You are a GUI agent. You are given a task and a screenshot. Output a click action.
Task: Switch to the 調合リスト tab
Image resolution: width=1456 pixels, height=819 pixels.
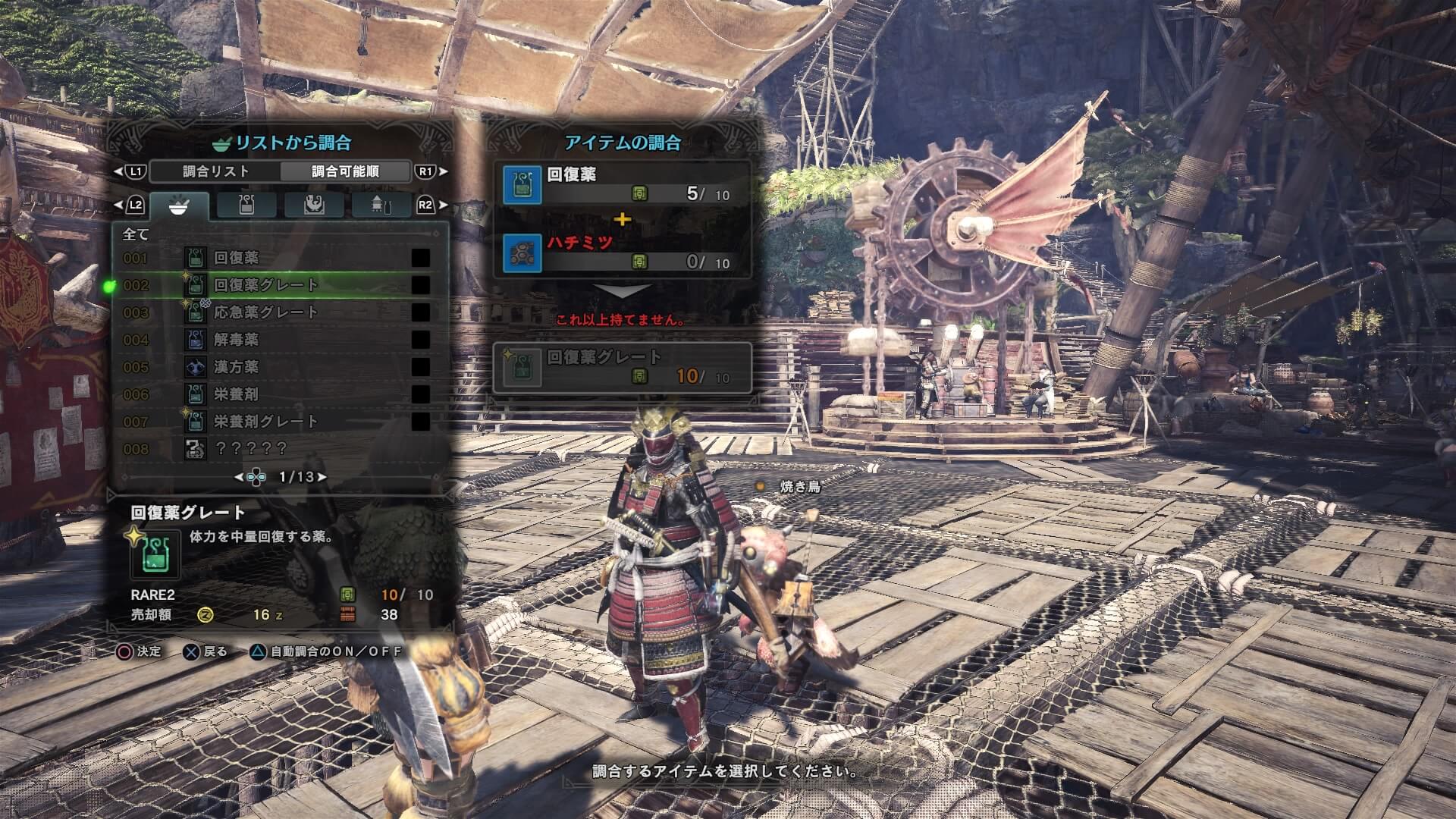(215, 171)
